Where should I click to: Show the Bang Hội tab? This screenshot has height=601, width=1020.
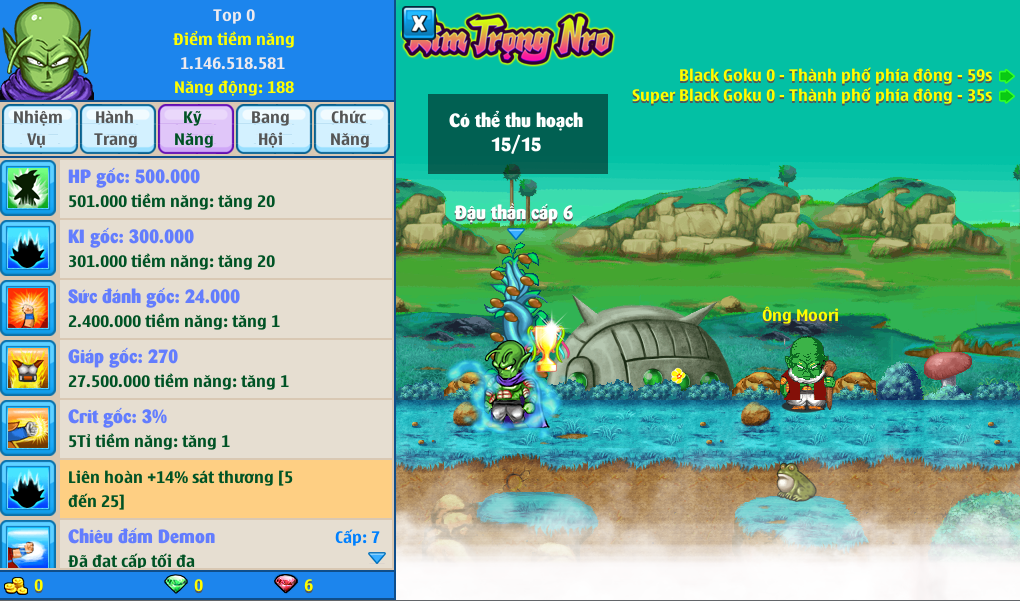pyautogui.click(x=271, y=129)
